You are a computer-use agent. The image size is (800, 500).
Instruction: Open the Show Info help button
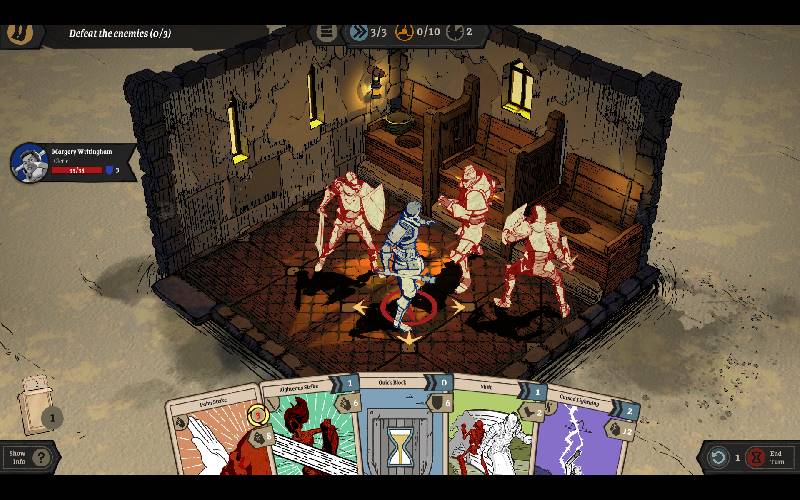click(40, 457)
